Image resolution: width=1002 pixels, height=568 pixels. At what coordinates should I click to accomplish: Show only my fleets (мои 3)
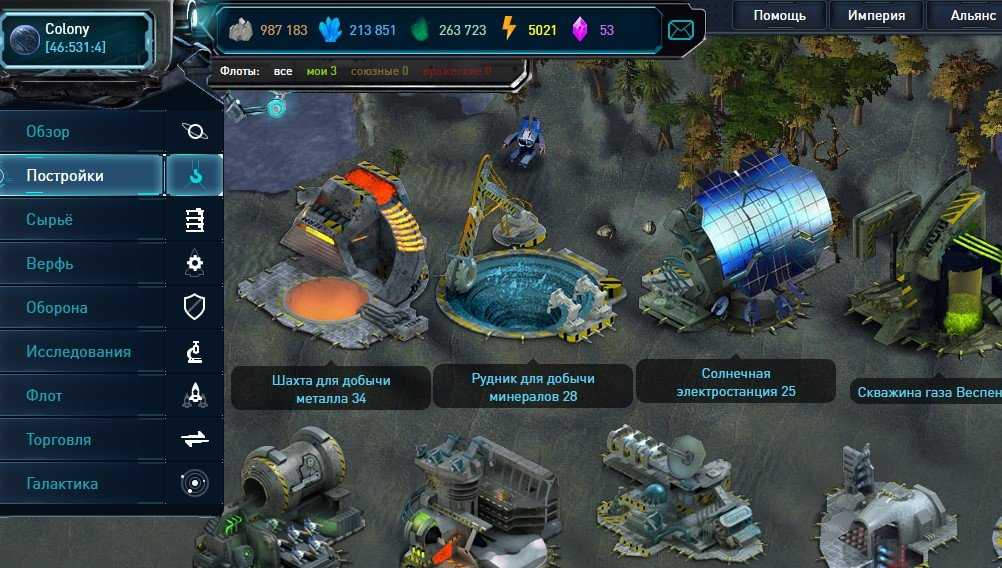click(x=321, y=71)
